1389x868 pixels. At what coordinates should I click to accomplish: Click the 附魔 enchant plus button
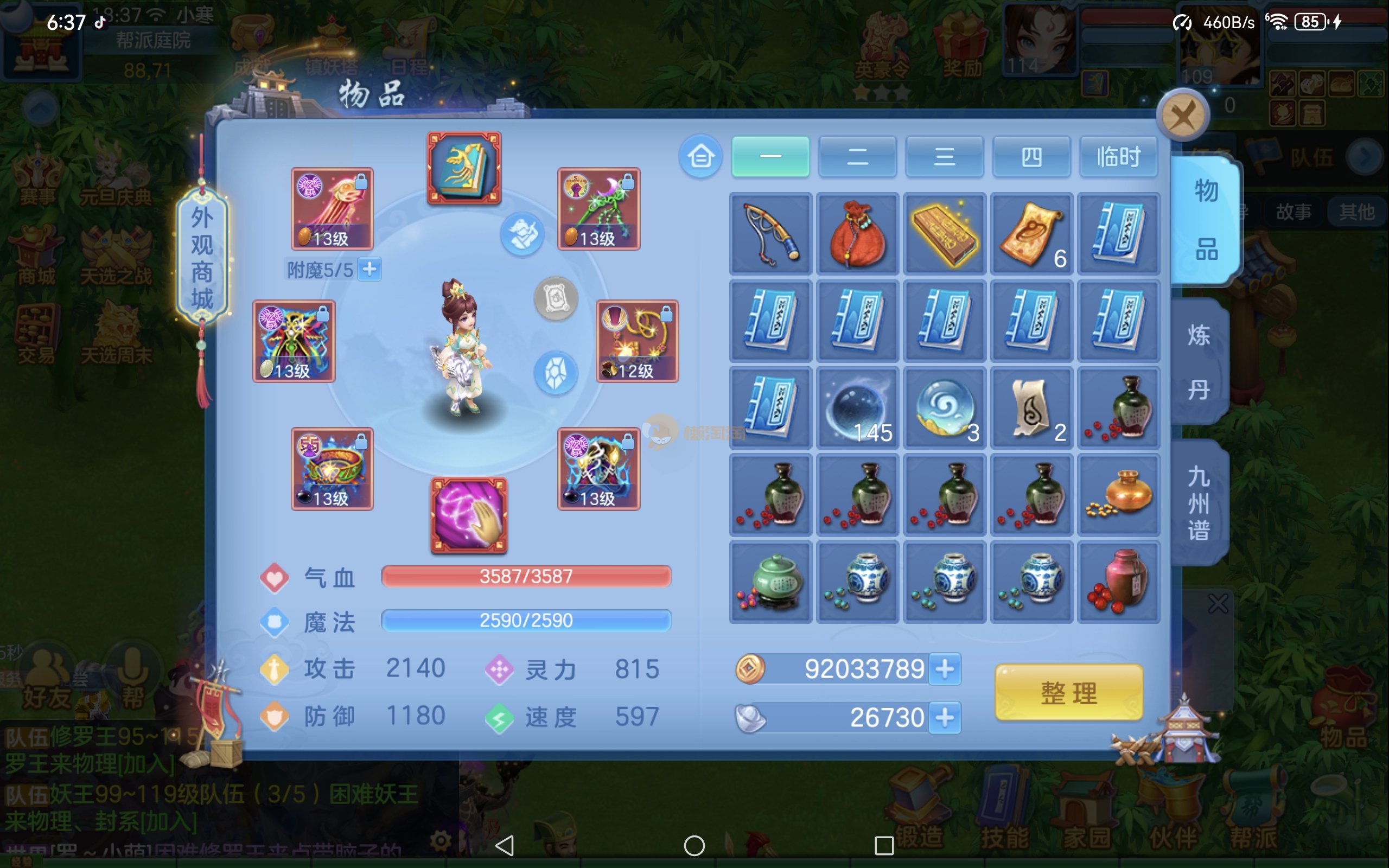[x=369, y=269]
